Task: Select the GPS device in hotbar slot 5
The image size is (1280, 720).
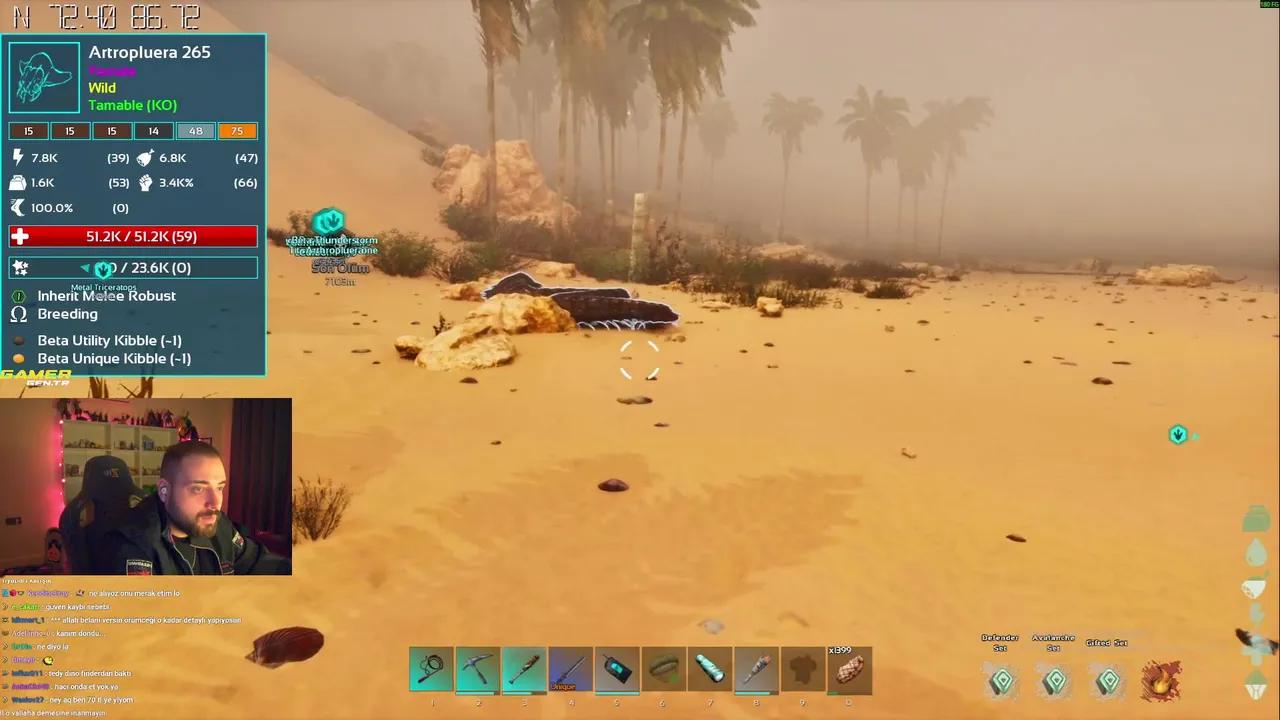Action: coord(616,670)
